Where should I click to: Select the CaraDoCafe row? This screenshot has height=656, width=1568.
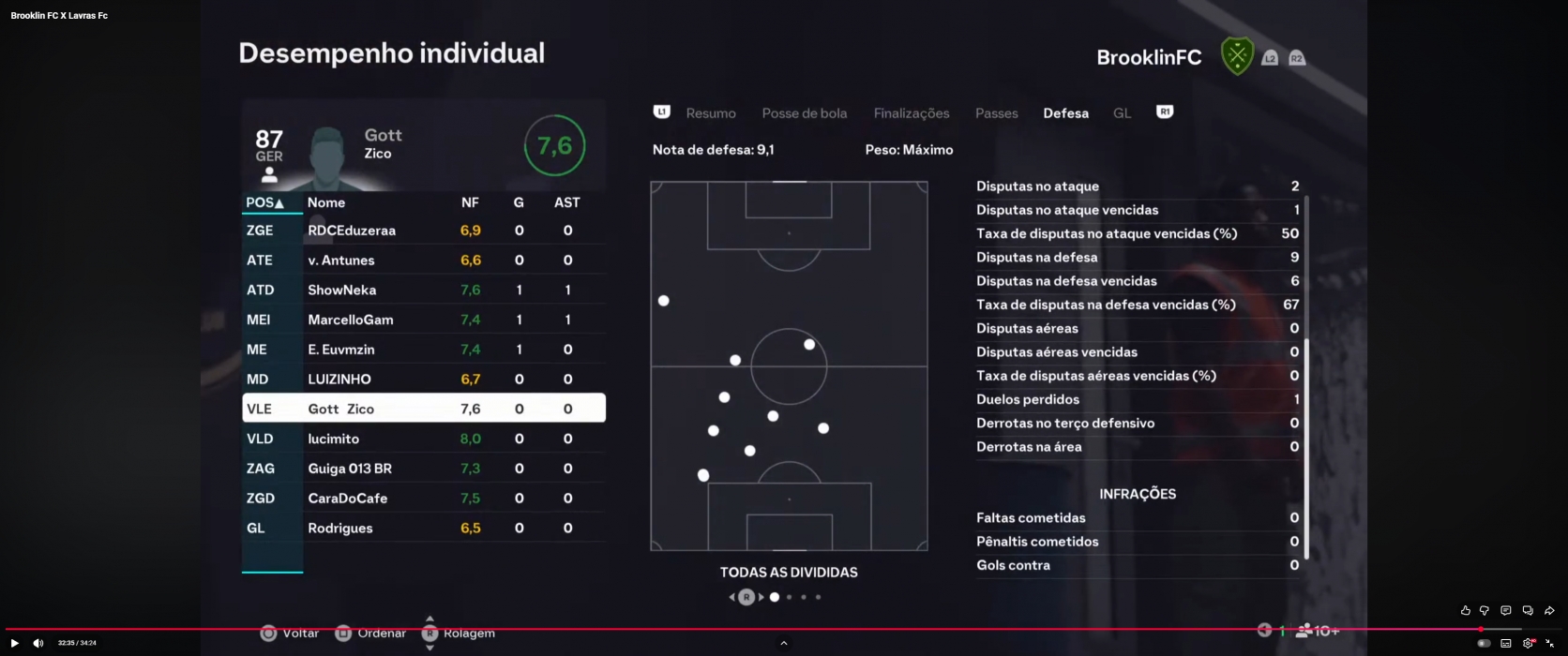tap(423, 499)
